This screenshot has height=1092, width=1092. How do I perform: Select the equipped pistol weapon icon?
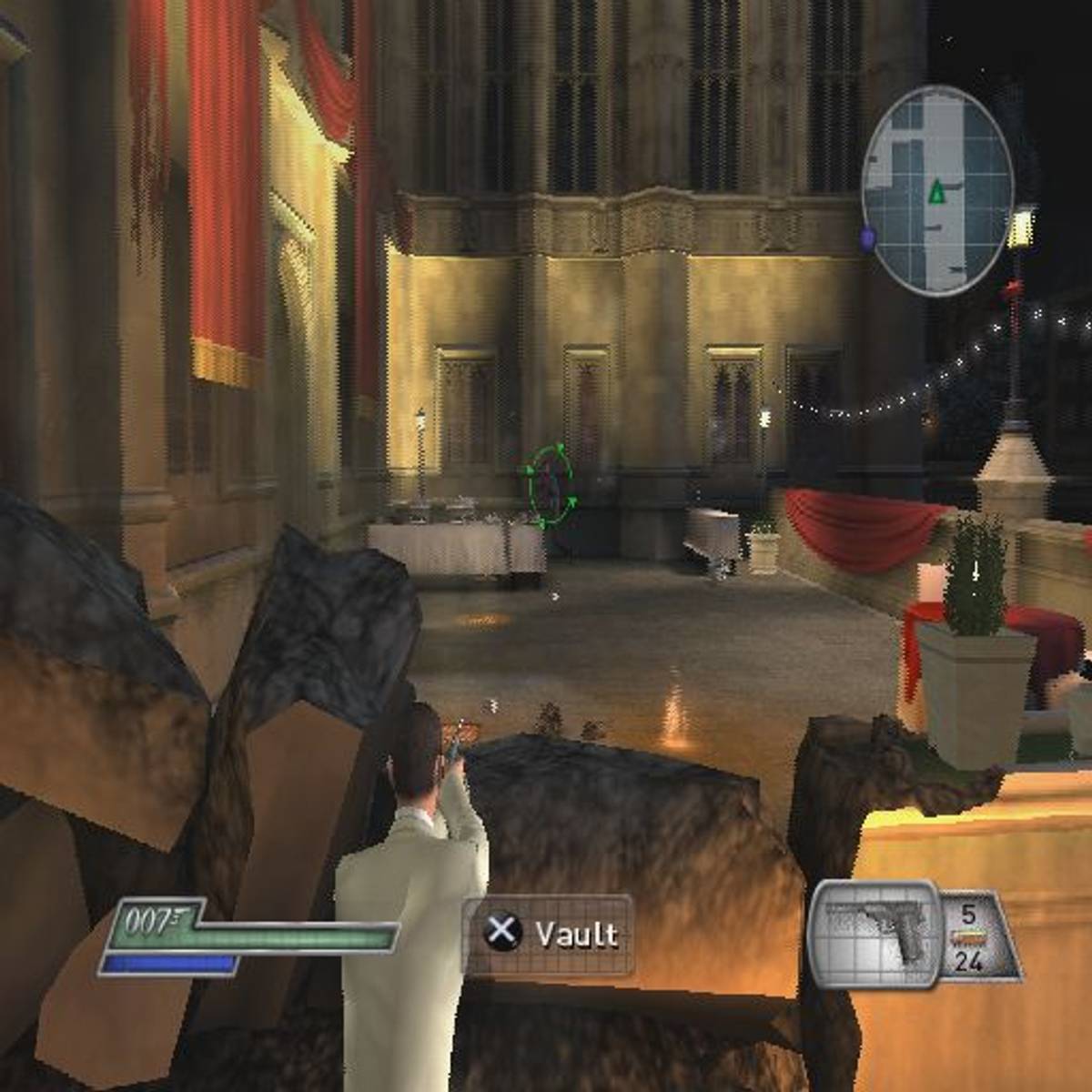874,934
